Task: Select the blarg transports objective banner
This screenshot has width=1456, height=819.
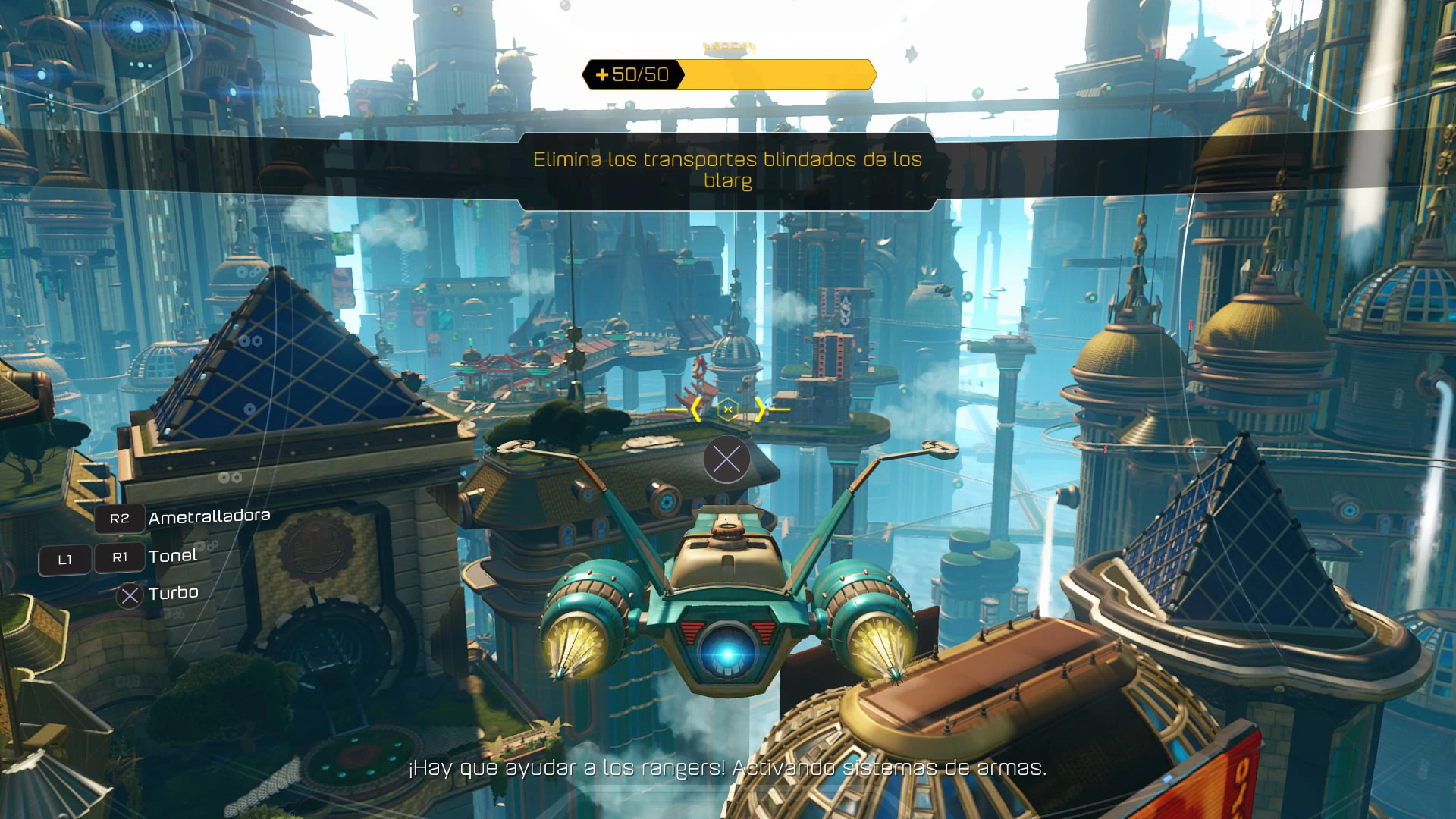Action: click(727, 170)
